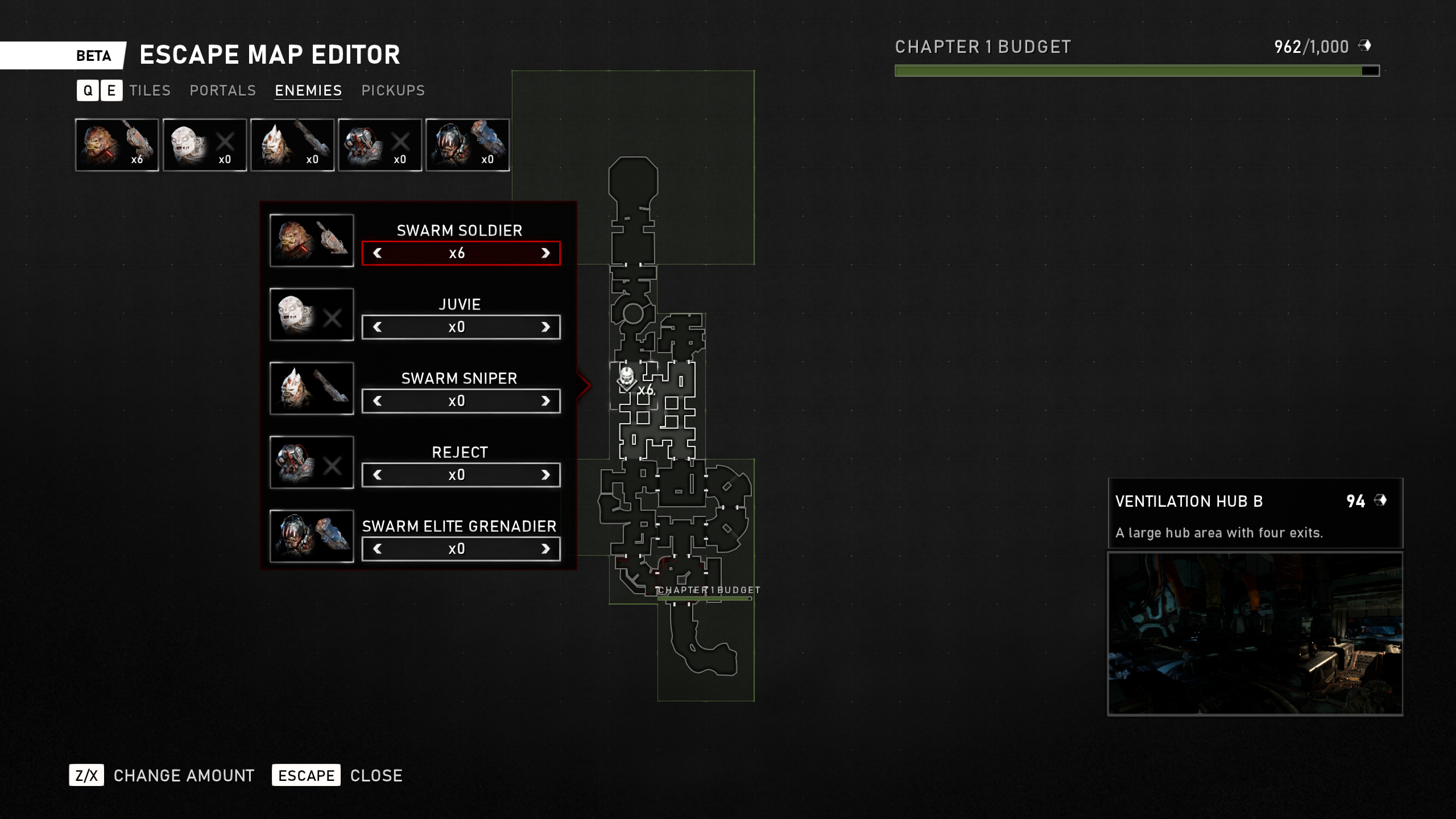Select the Enemies tab
This screenshot has width=1456, height=819.
308,90
